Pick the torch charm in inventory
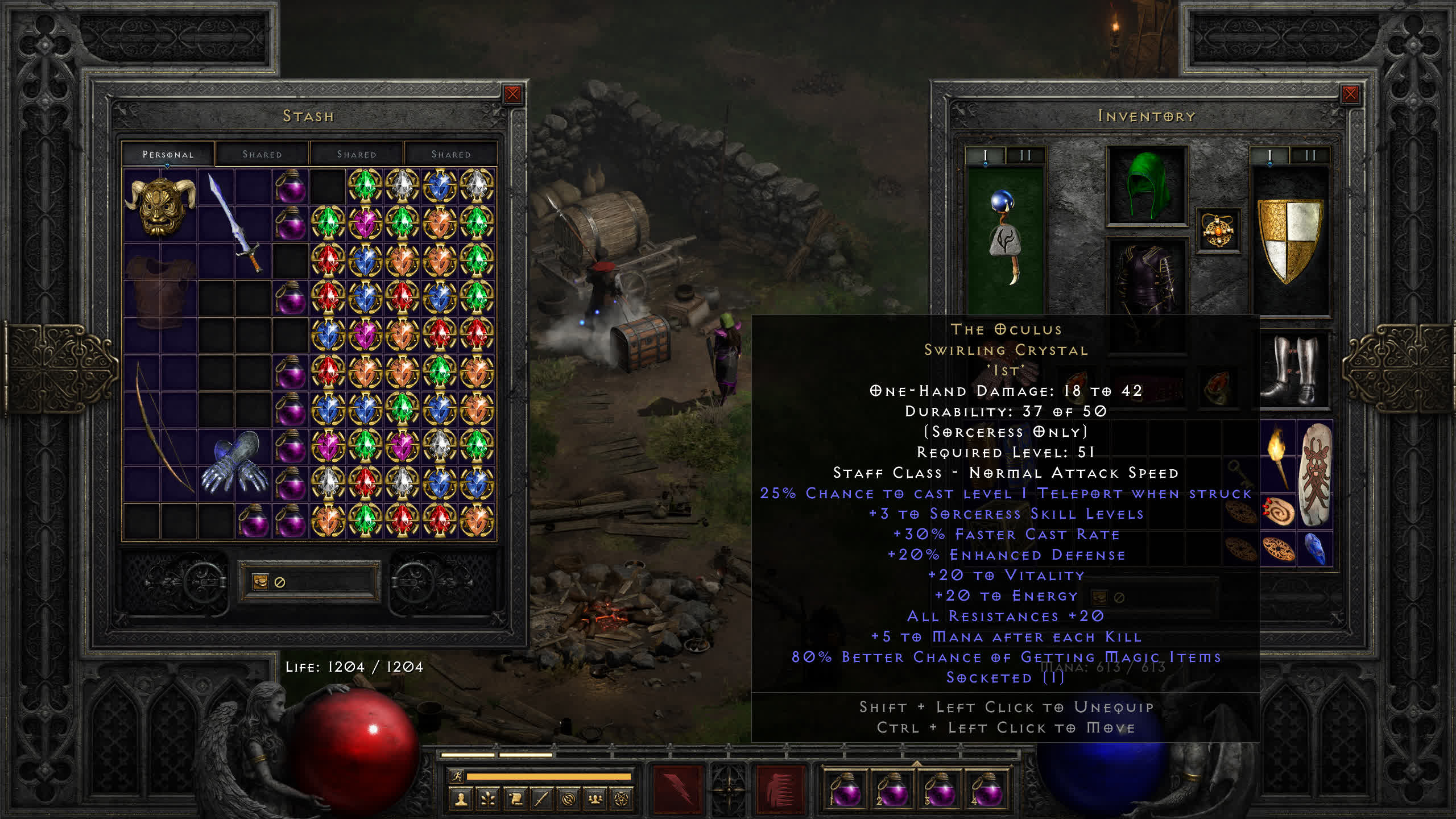The width and height of the screenshot is (1456, 819). click(1277, 455)
